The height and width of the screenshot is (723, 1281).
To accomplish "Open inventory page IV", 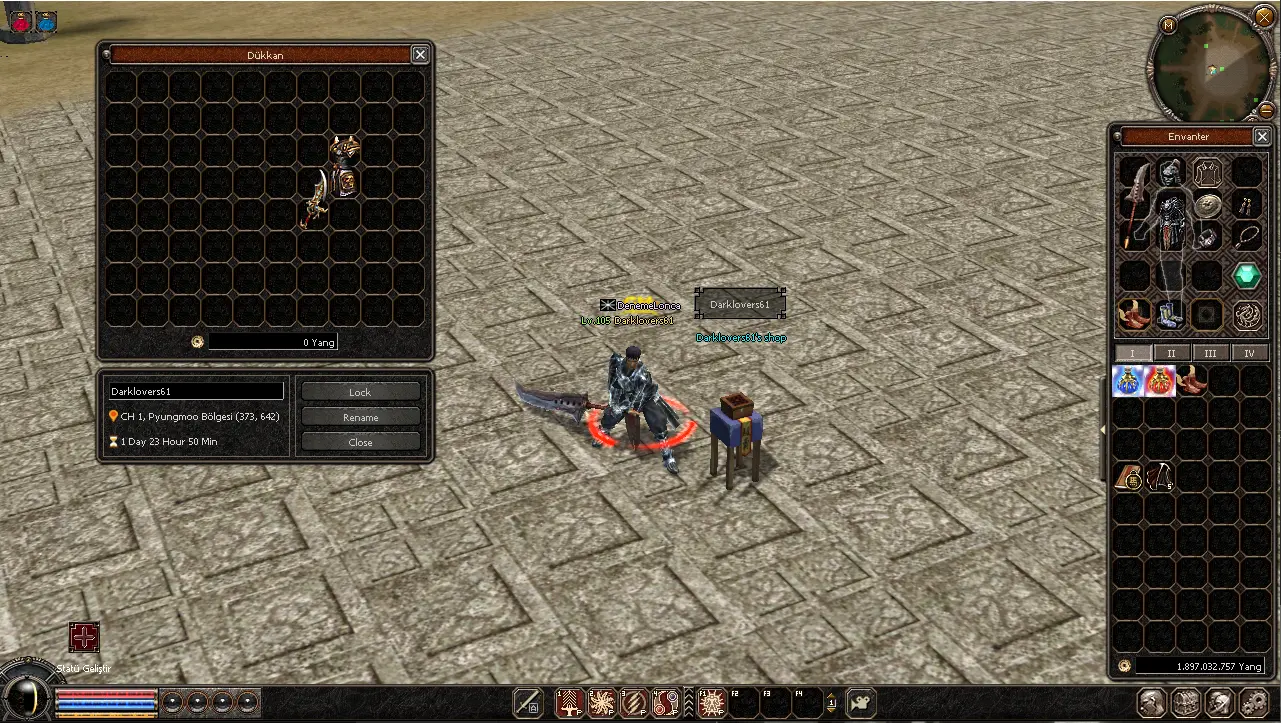I will tap(1249, 353).
